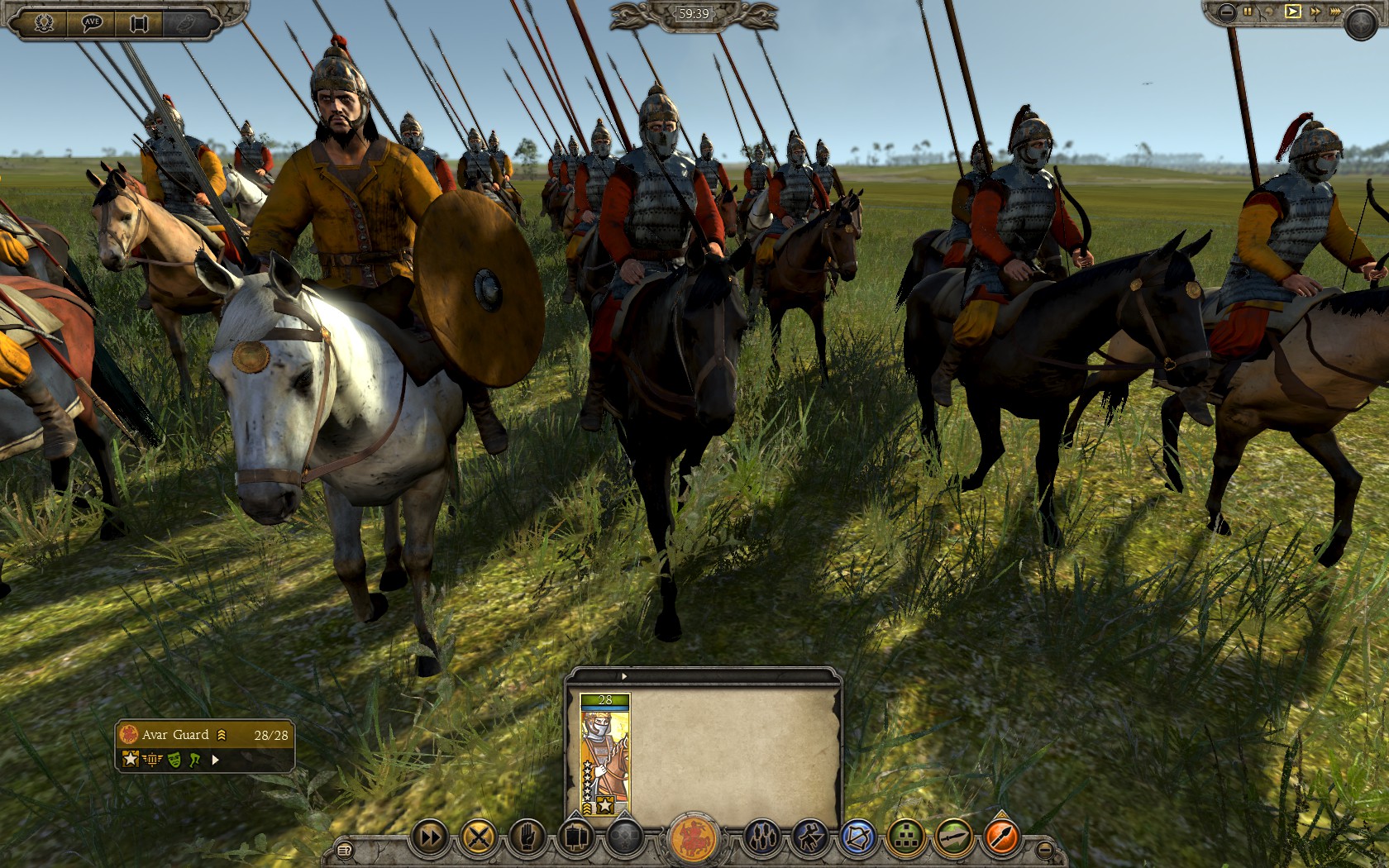1389x868 pixels.
Task: Activate the orange spear ability
Action: tap(1001, 838)
